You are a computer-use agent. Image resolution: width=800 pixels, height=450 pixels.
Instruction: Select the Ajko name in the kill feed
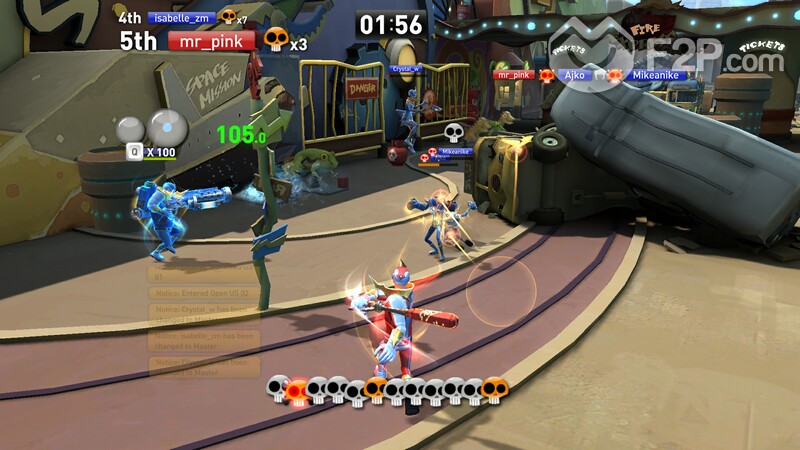click(574, 75)
